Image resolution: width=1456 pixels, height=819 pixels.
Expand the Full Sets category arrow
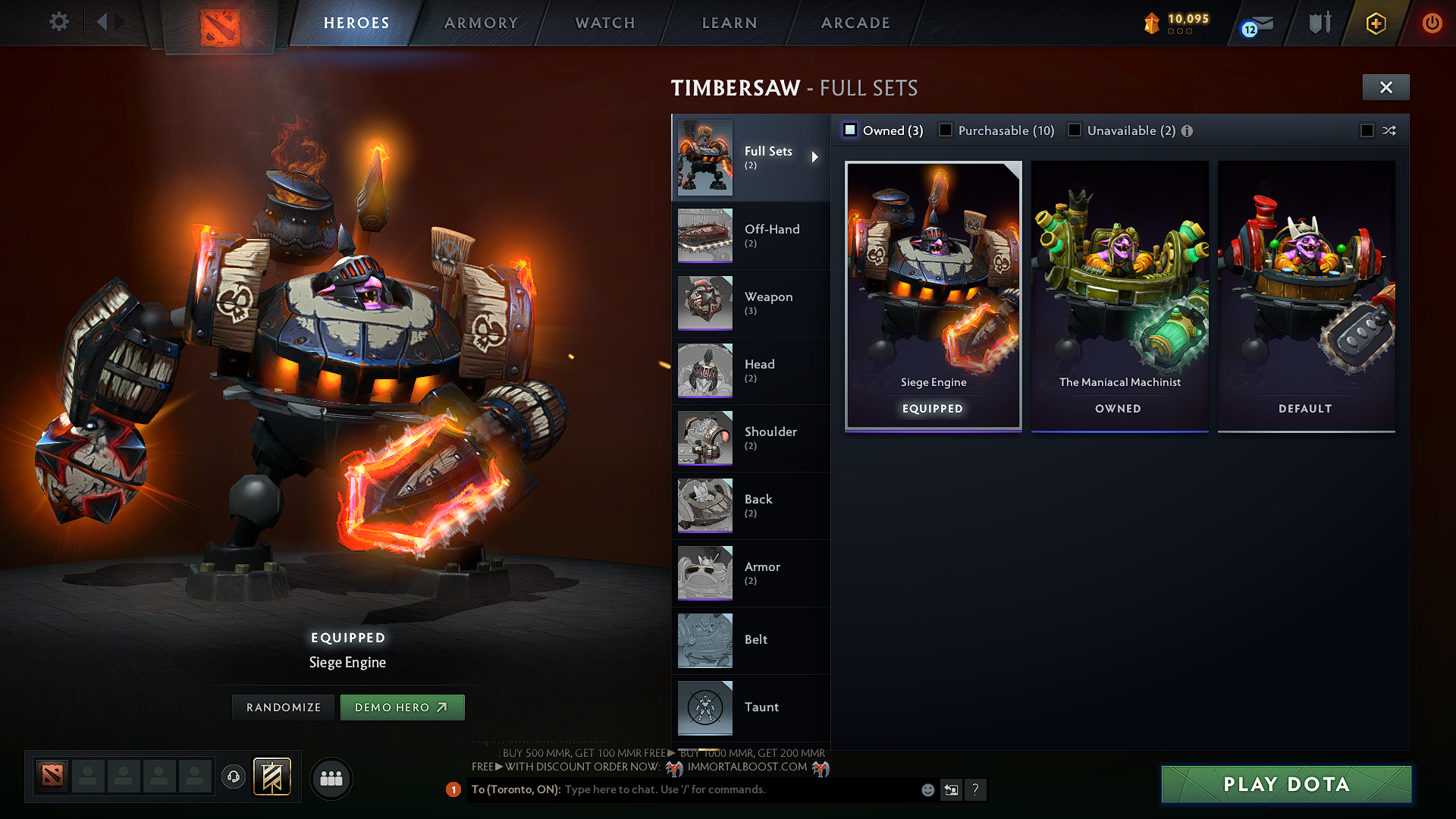coord(816,157)
